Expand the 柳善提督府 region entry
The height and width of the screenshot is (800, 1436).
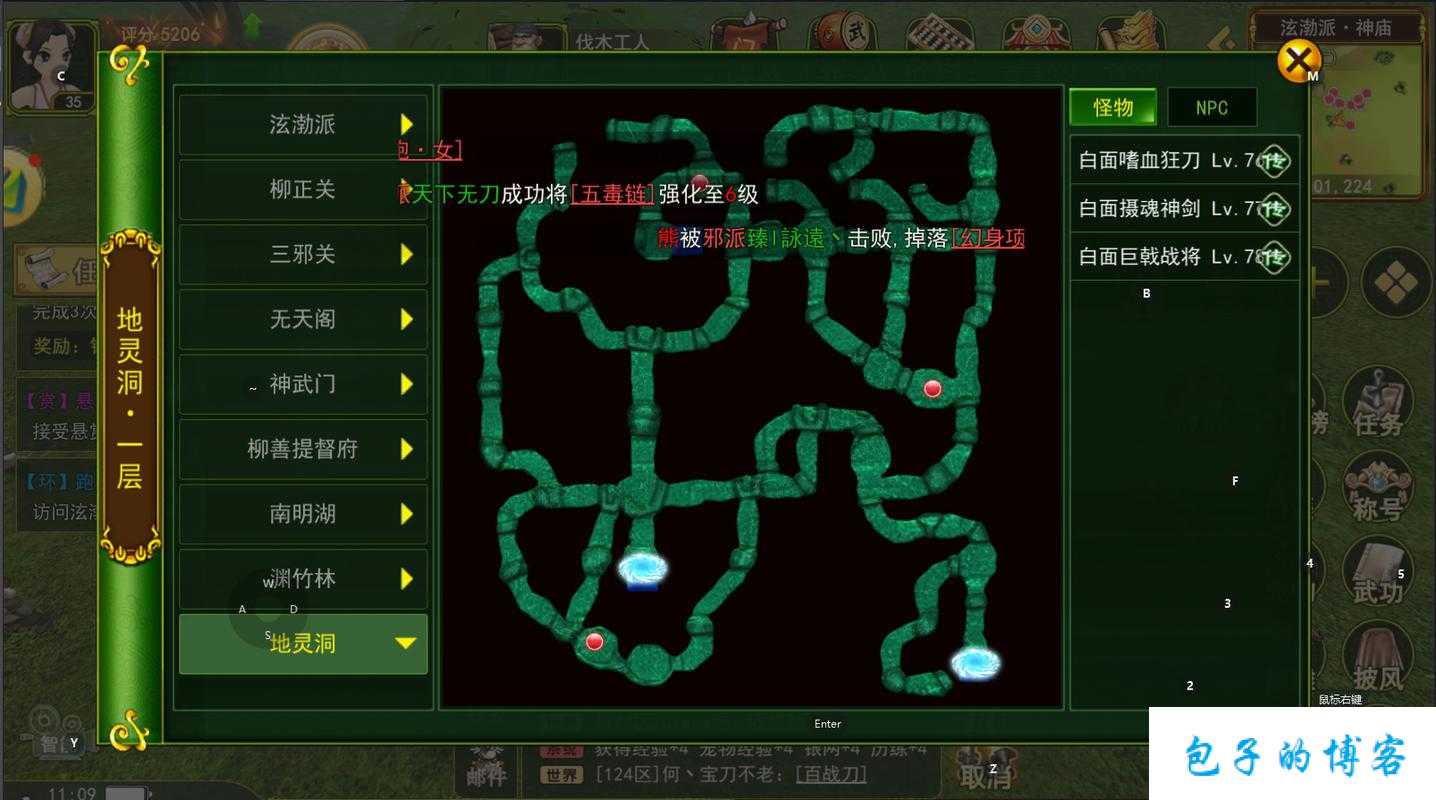pos(303,449)
